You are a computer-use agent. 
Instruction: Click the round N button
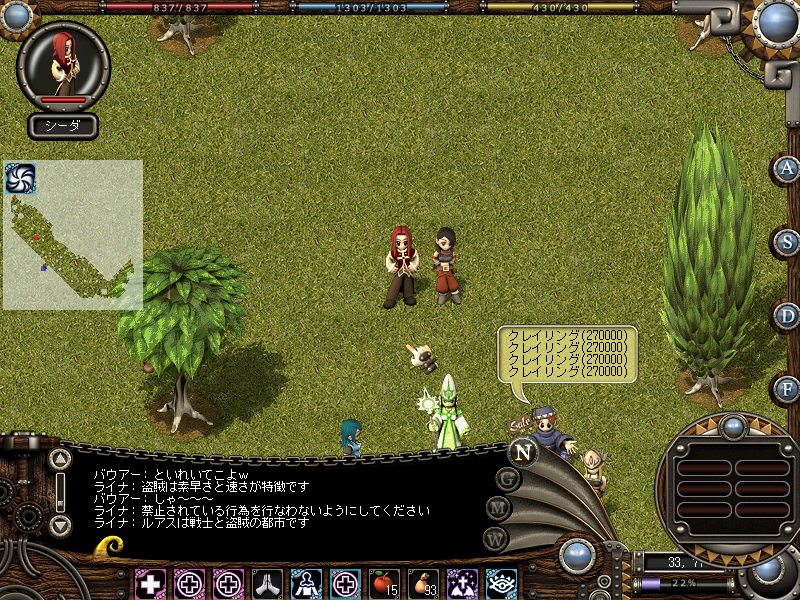[521, 451]
